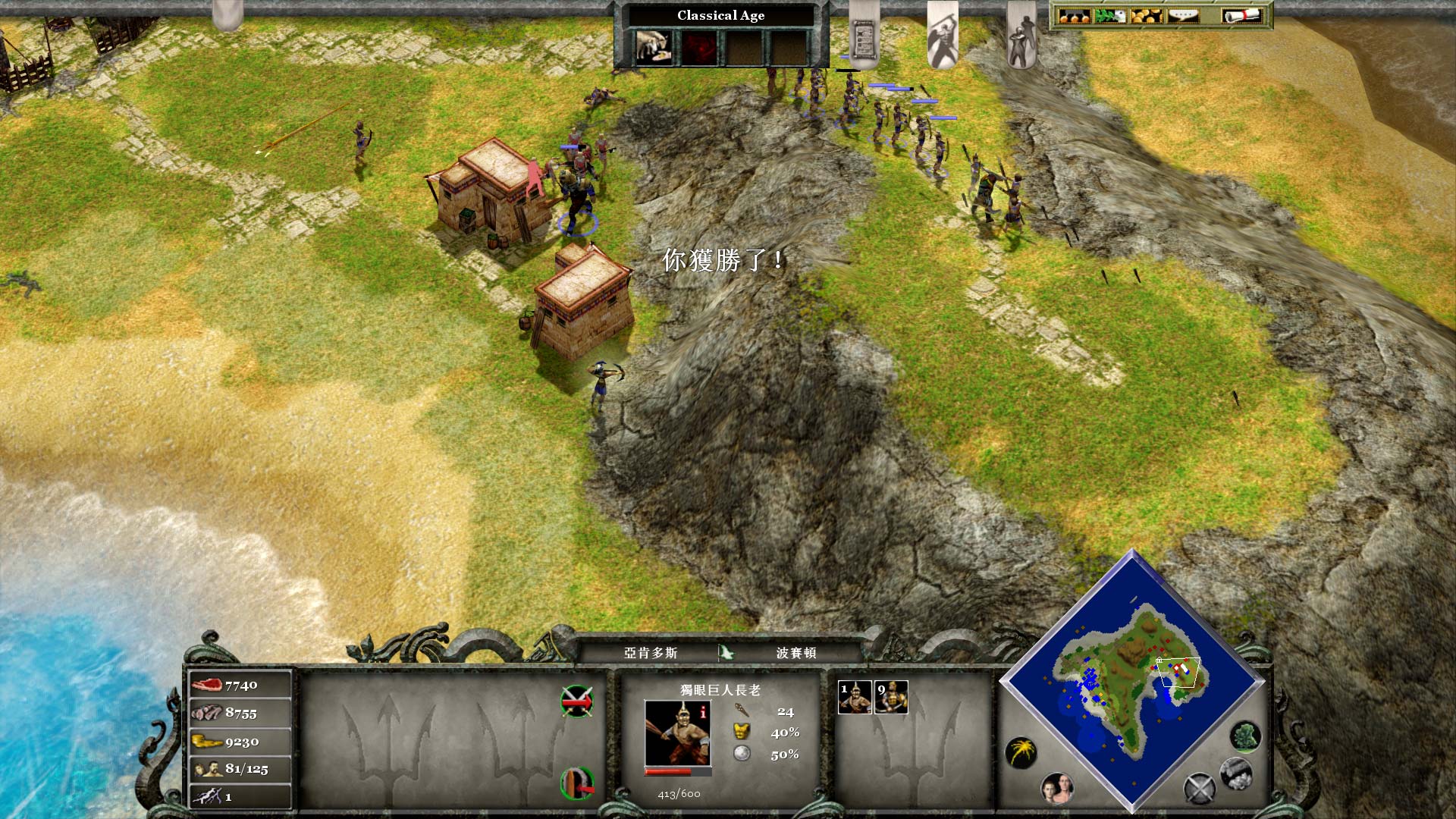The width and height of the screenshot is (1456, 819).
Task: Open the chat bubble icon in top-right bar
Action: (x=1184, y=15)
